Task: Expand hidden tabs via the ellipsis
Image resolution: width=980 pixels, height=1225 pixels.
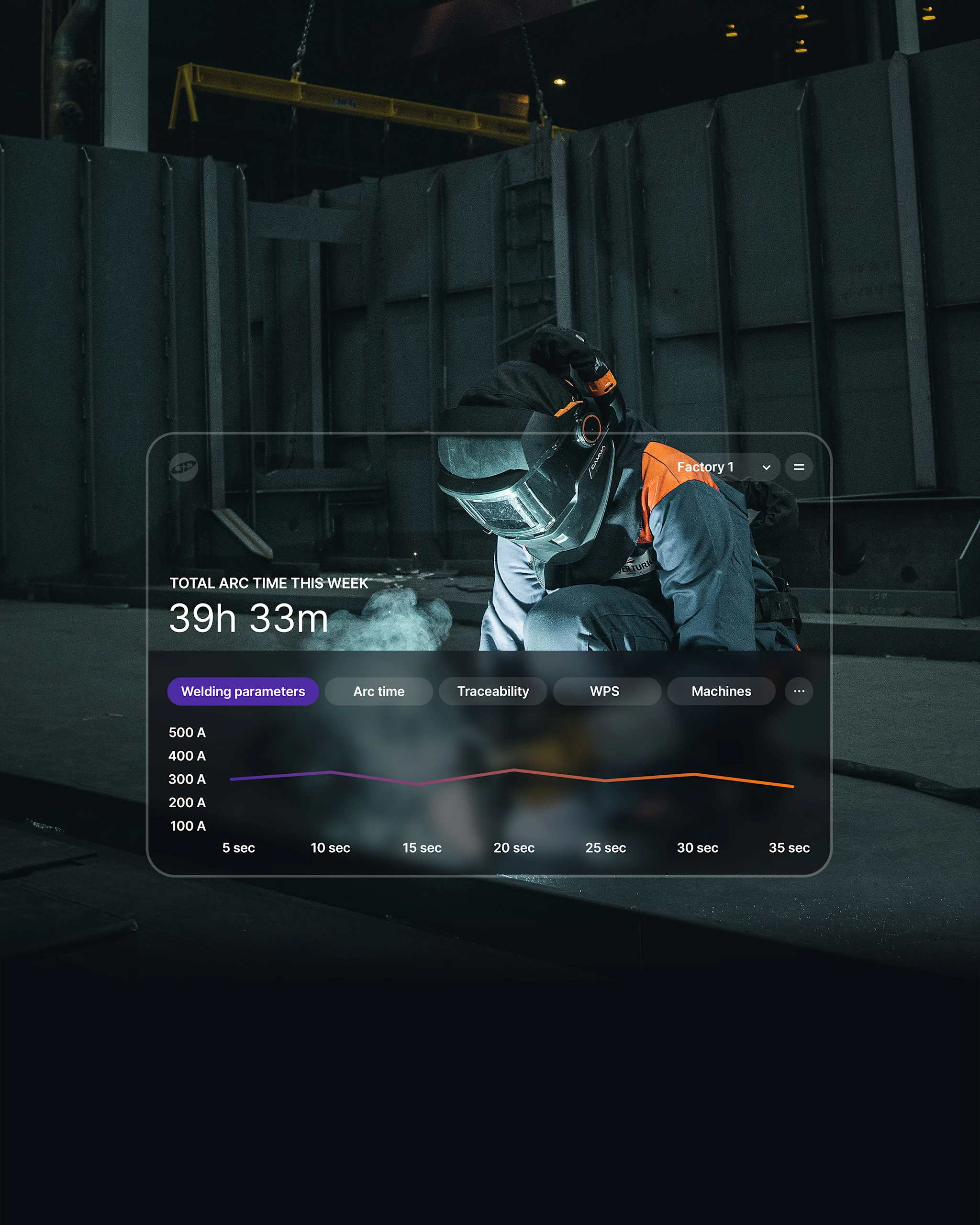Action: [x=799, y=691]
